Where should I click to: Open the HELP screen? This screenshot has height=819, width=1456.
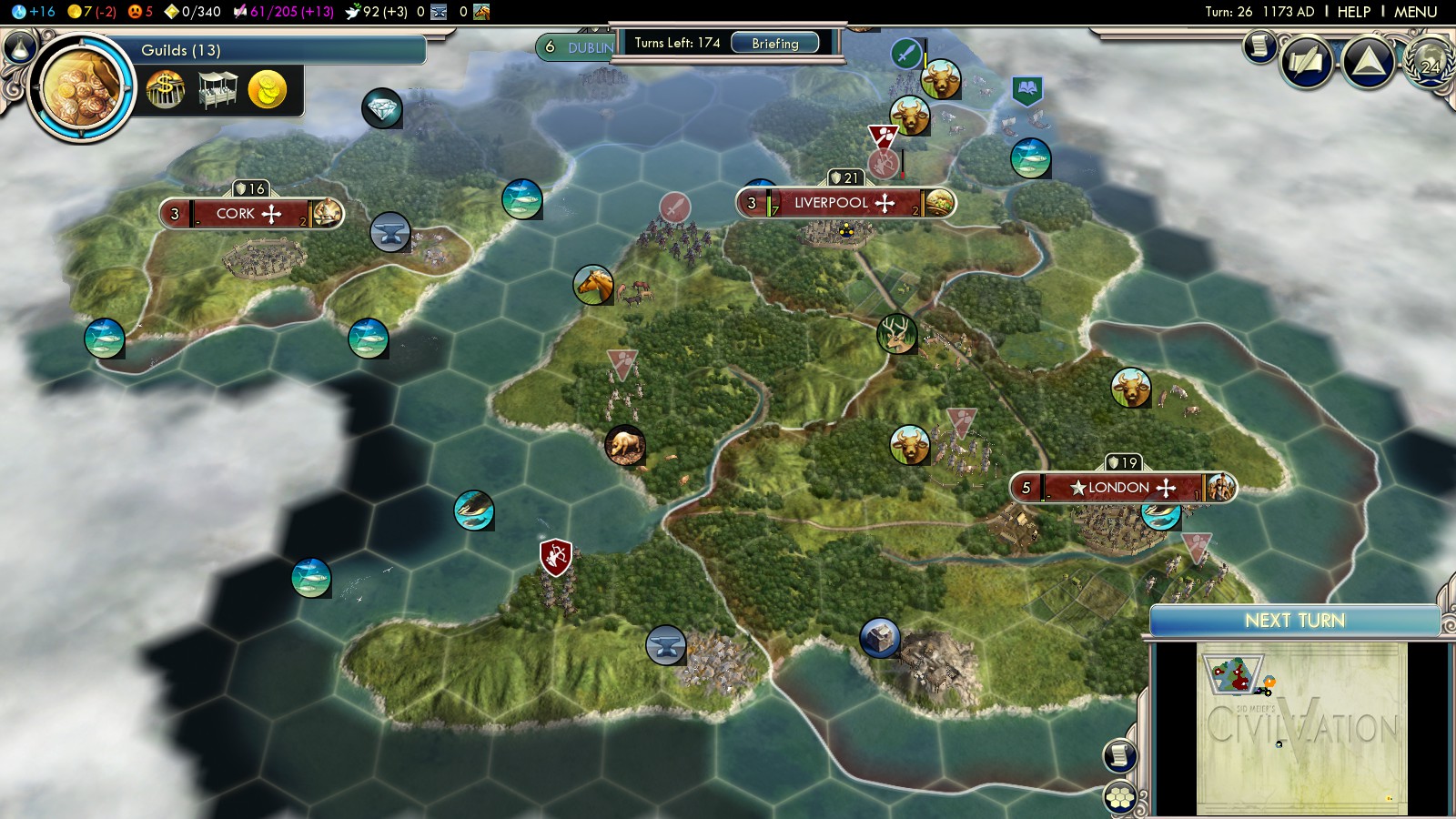(x=1353, y=12)
